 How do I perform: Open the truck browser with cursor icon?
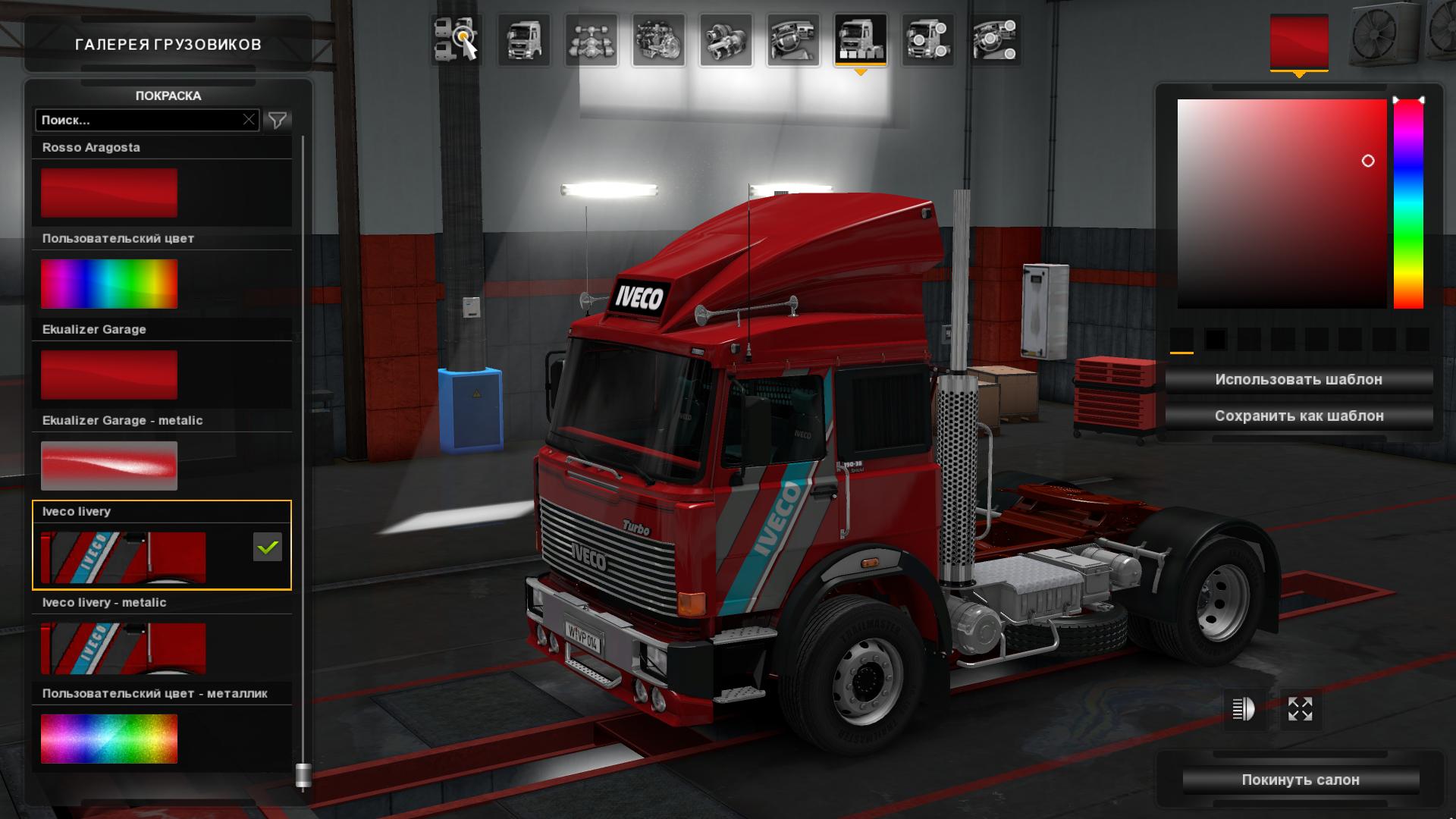click(x=457, y=40)
